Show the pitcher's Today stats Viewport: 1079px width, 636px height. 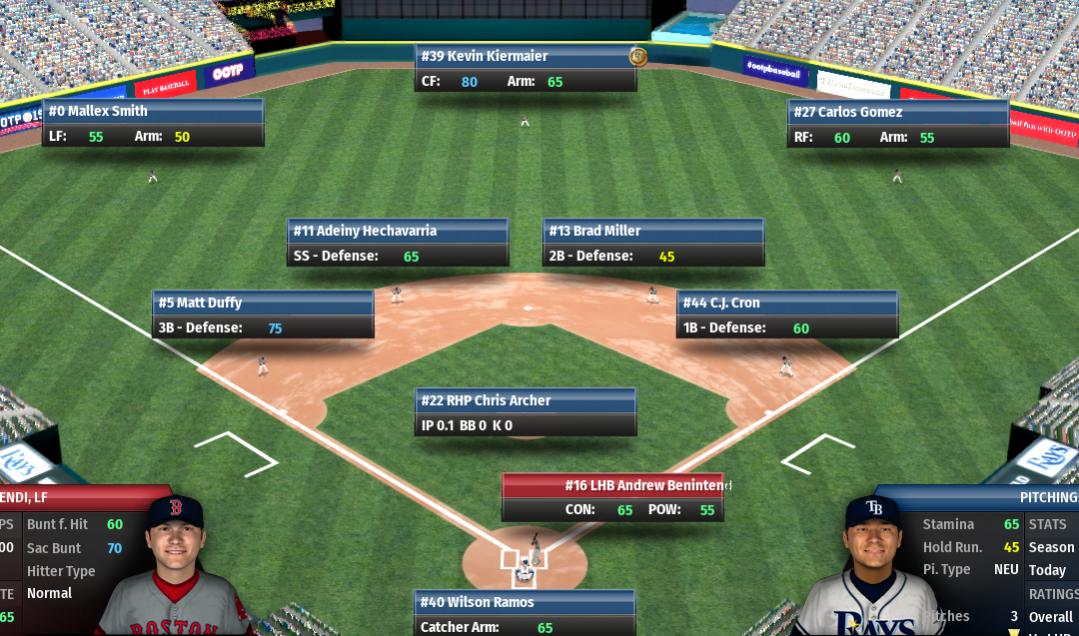[x=1047, y=570]
